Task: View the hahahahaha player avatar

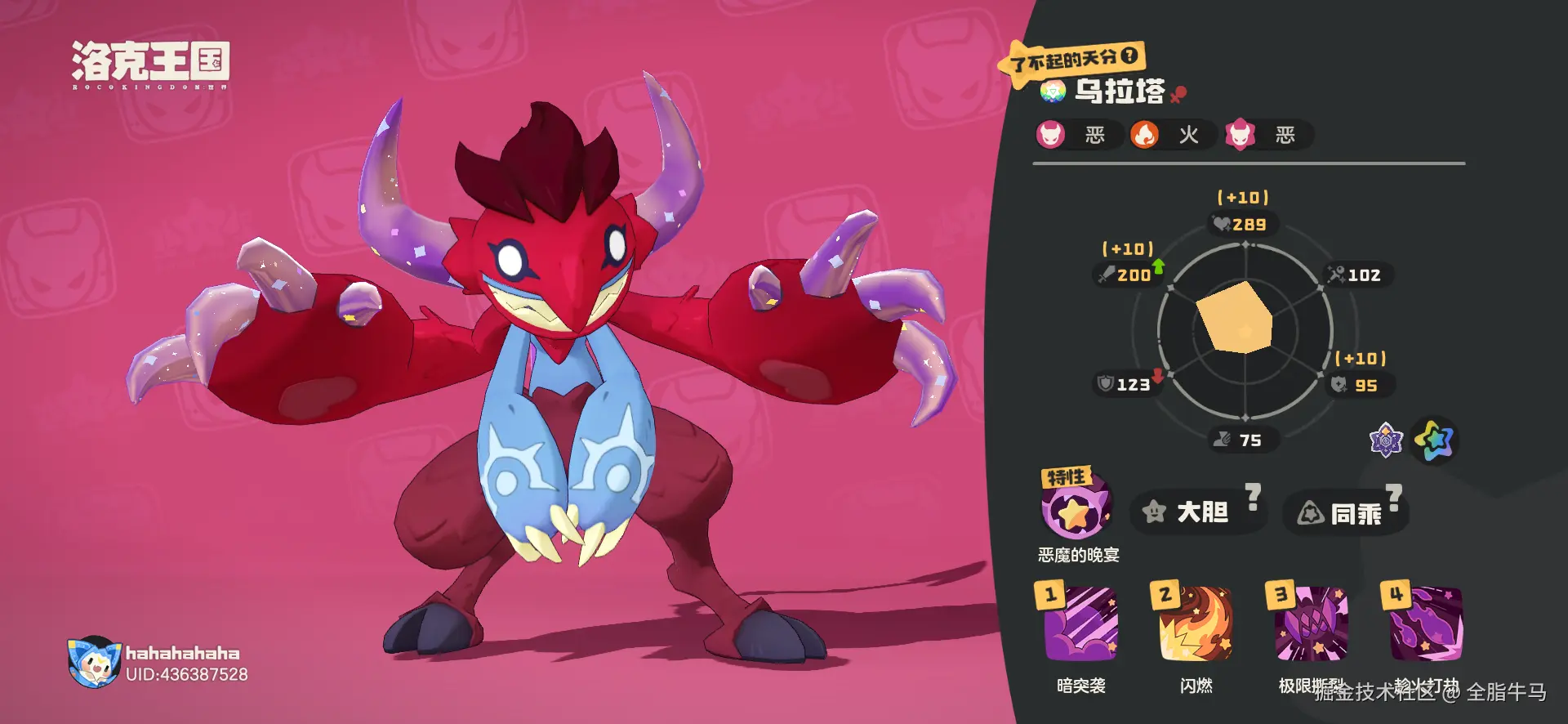Action: pyautogui.click(x=94, y=662)
